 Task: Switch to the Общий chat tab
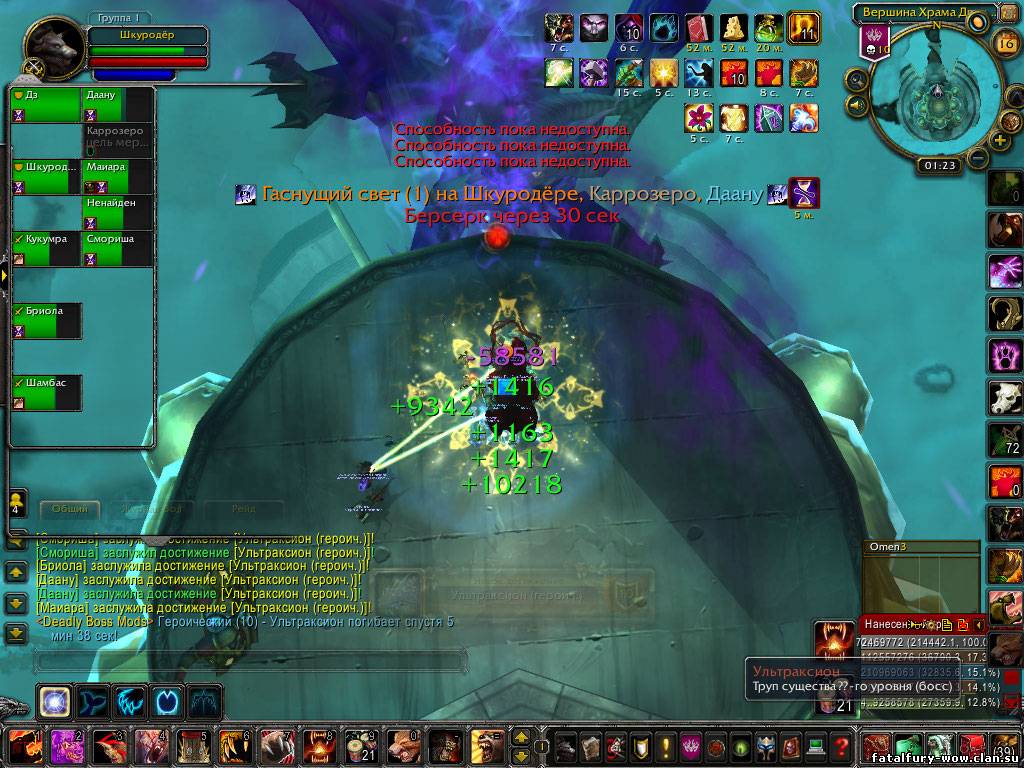[70, 508]
